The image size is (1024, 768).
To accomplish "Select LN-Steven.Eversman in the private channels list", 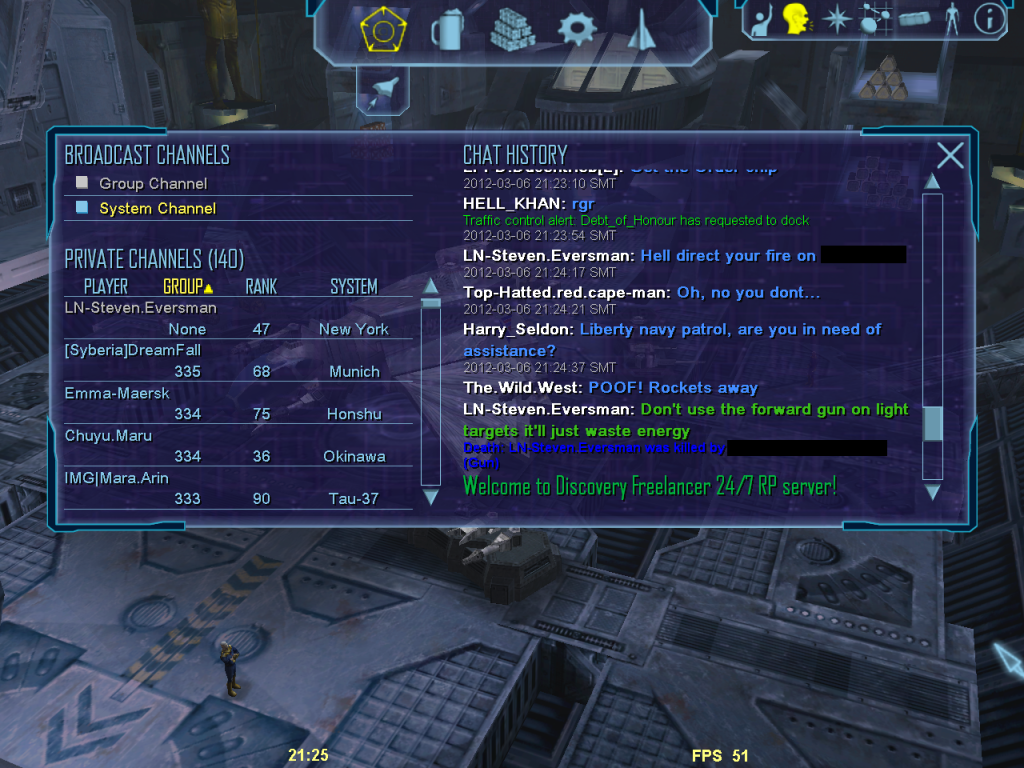I will 140,308.
